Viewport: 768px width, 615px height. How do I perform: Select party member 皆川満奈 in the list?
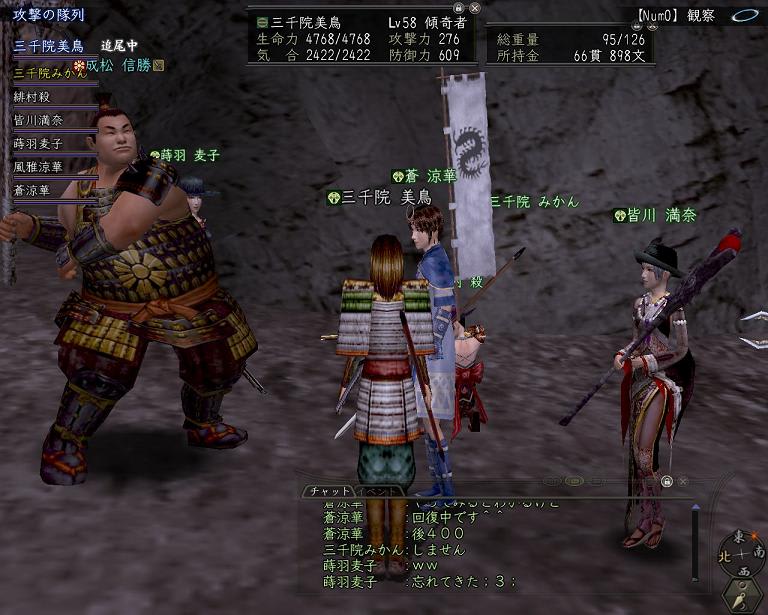[x=38, y=120]
